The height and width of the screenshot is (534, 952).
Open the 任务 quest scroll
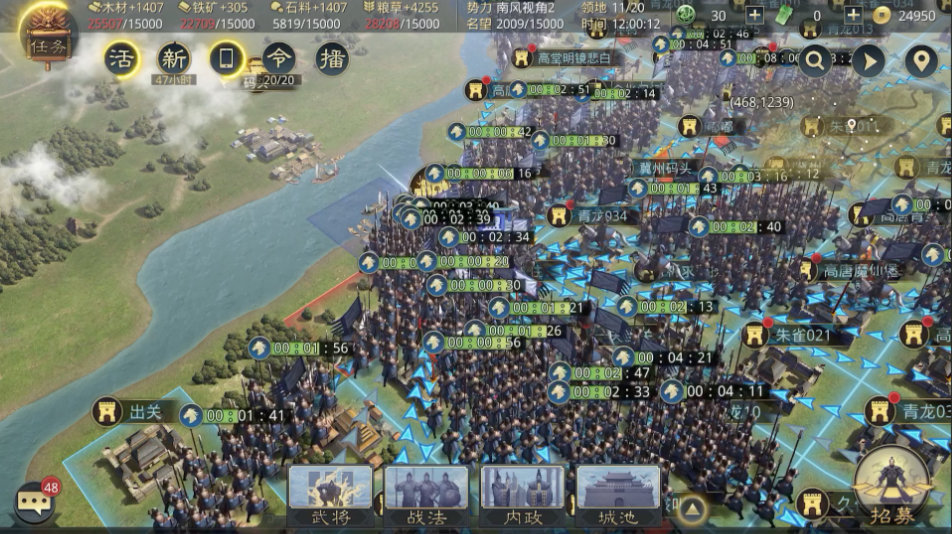click(x=47, y=40)
